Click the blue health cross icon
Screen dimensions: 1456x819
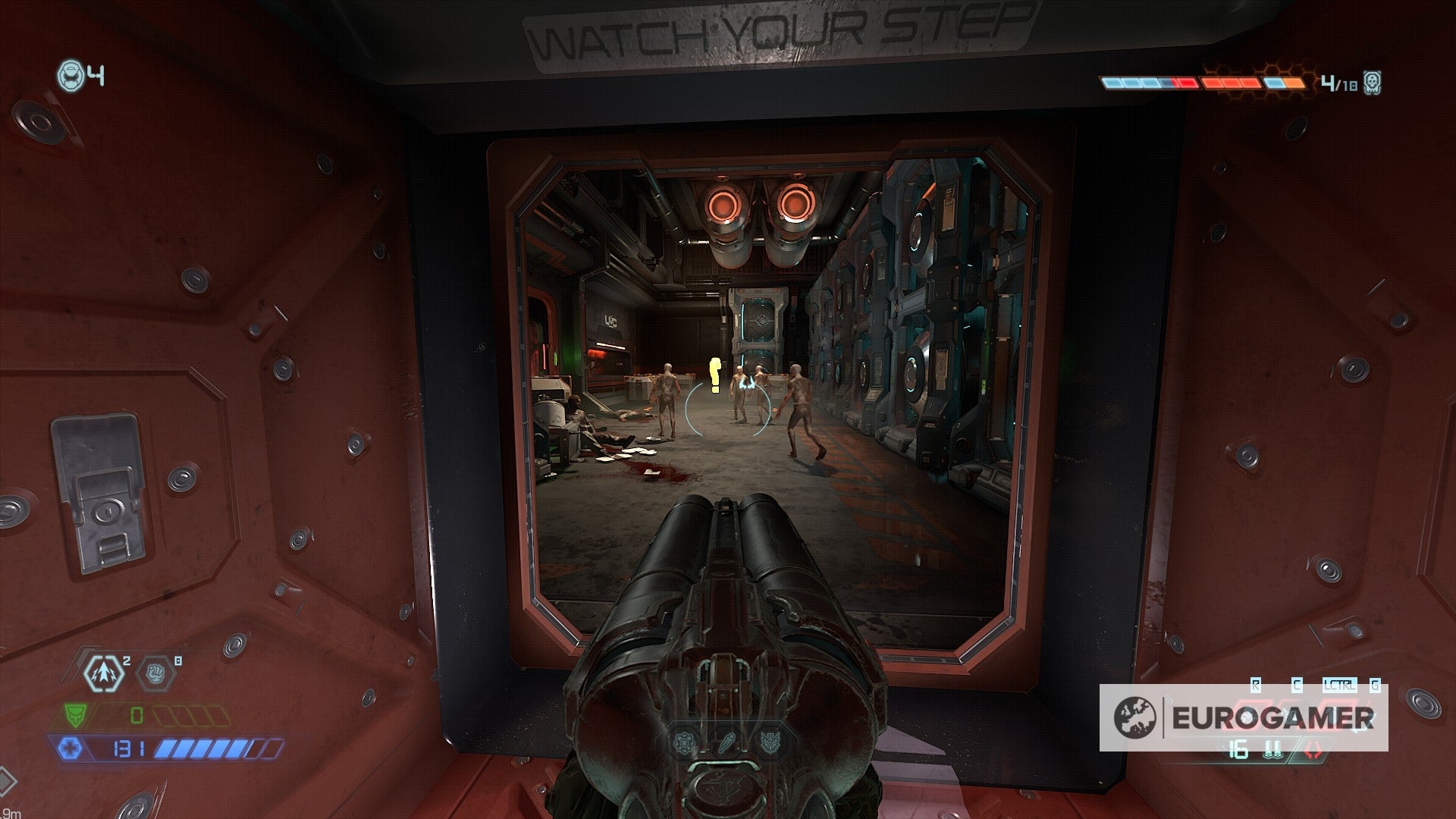coord(71,748)
